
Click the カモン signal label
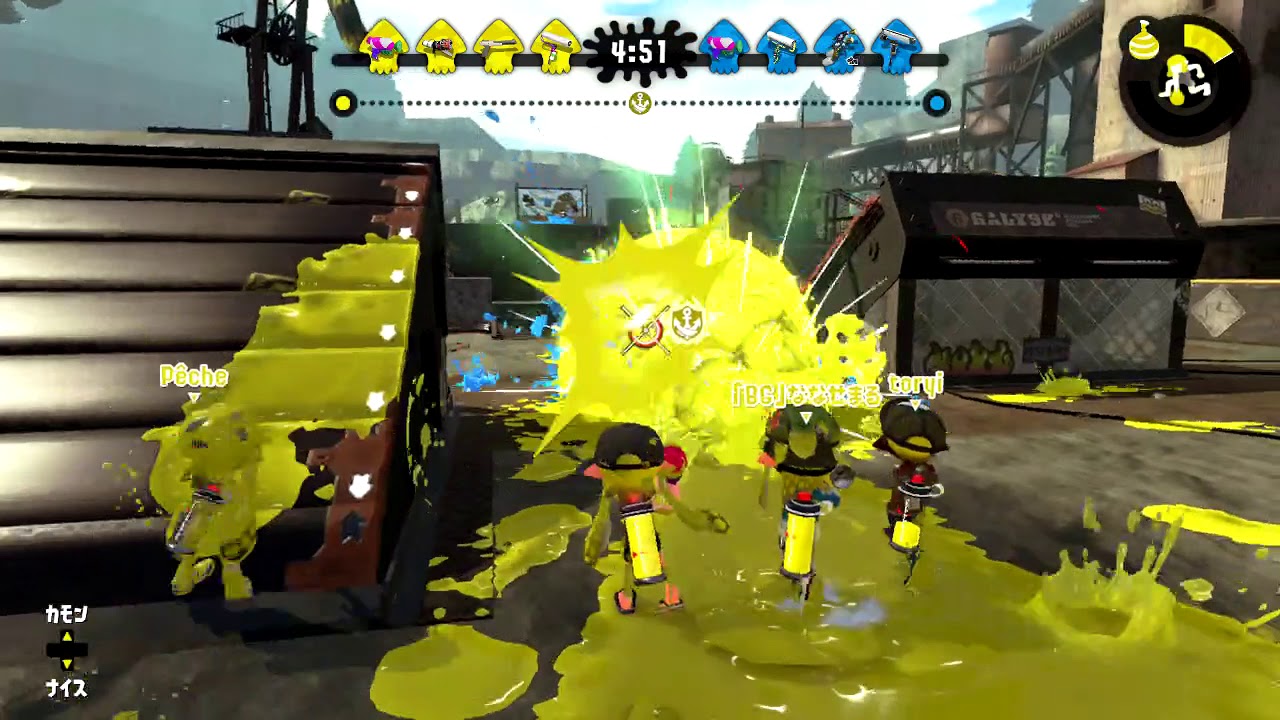pos(63,614)
